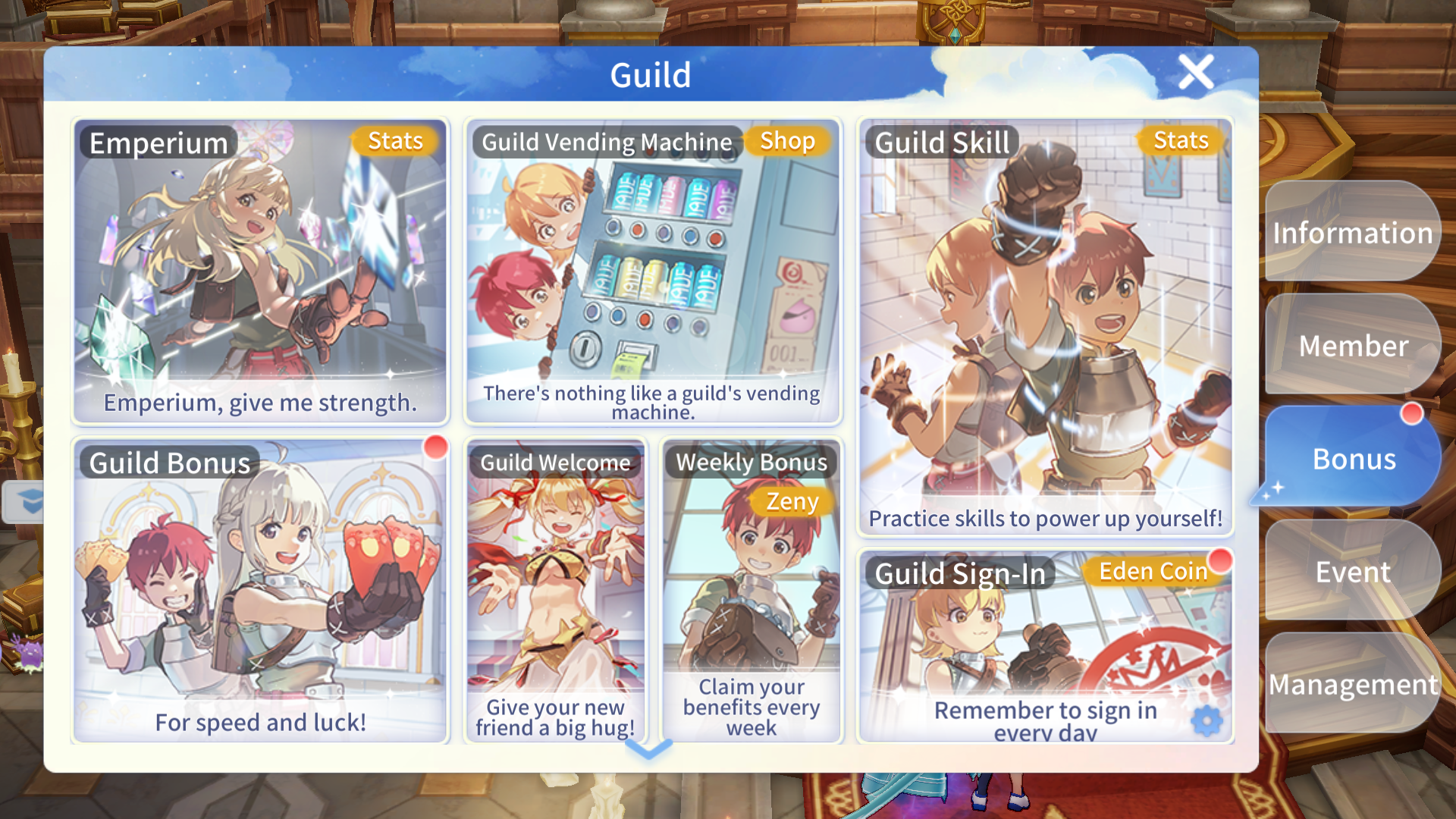Switch to the Information tab

[x=1352, y=233]
